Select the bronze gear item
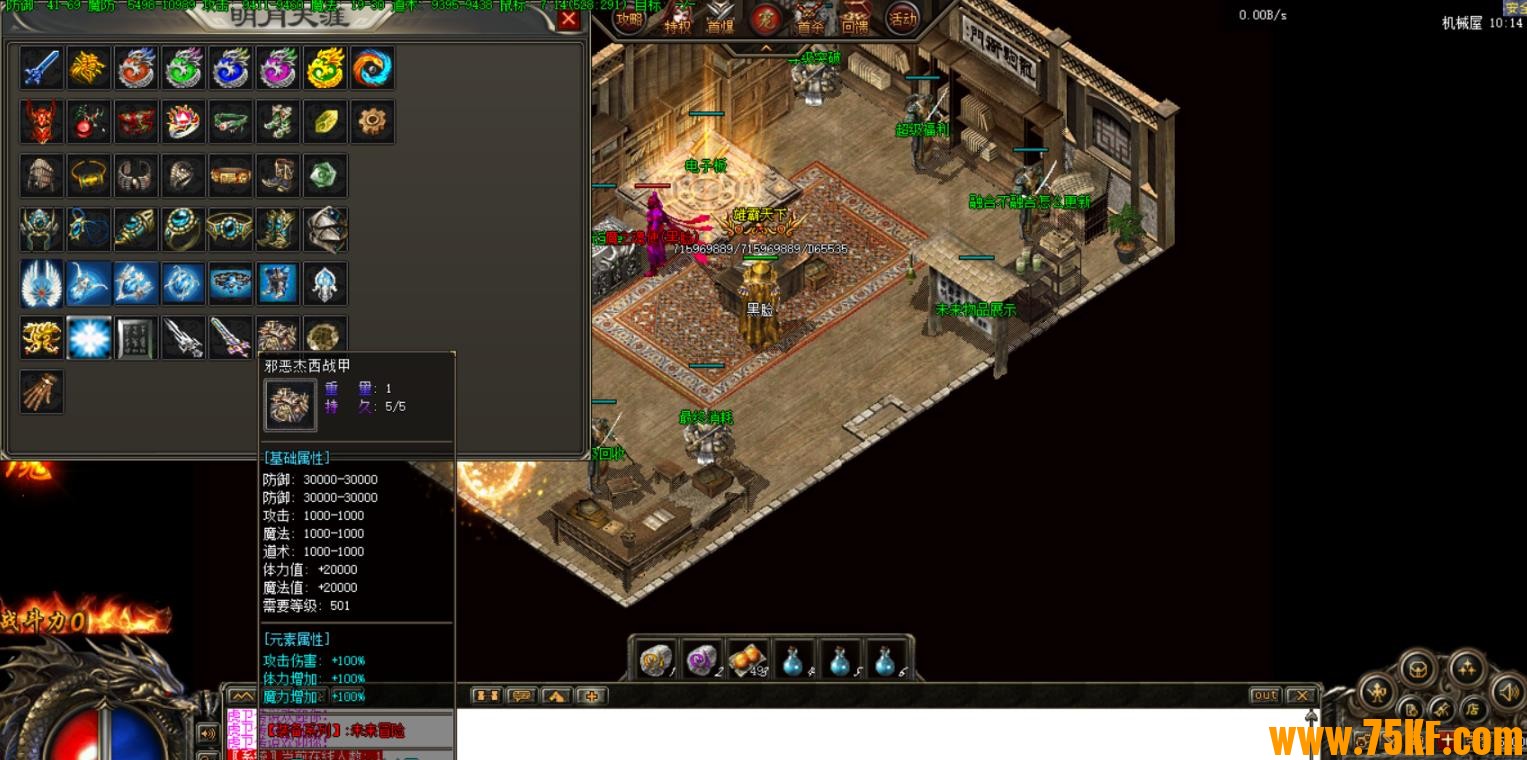Image resolution: width=1527 pixels, height=760 pixels. tap(372, 121)
